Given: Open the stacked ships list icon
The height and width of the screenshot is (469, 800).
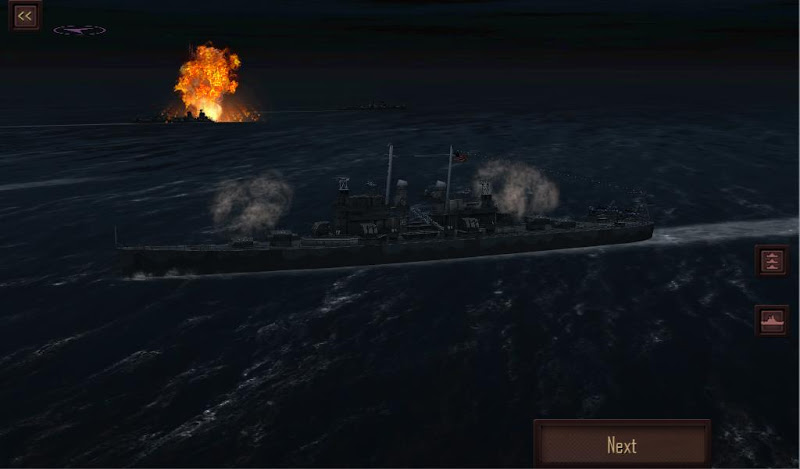Looking at the screenshot, I should [x=771, y=261].
